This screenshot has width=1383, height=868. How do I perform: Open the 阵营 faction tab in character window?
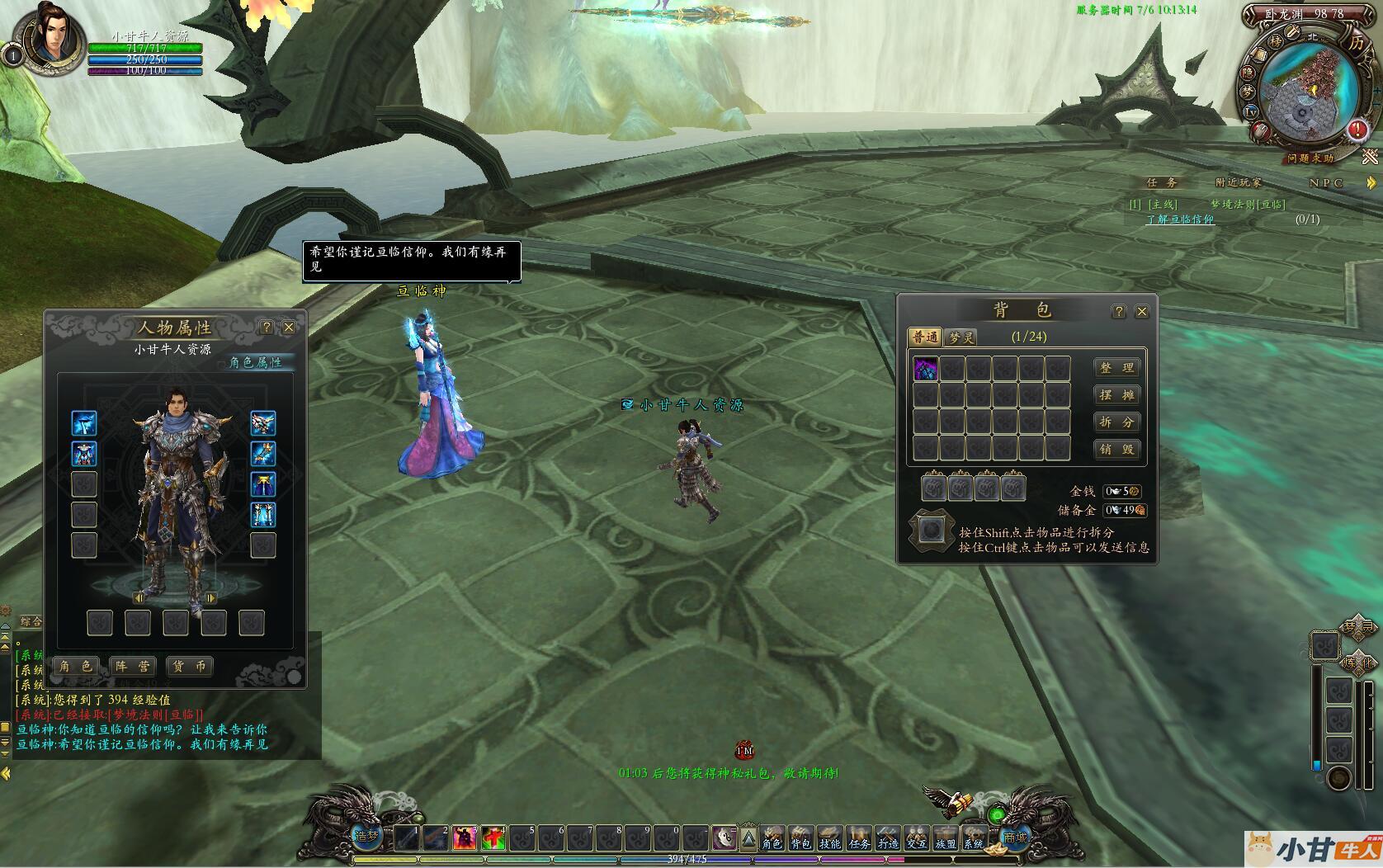point(132,666)
